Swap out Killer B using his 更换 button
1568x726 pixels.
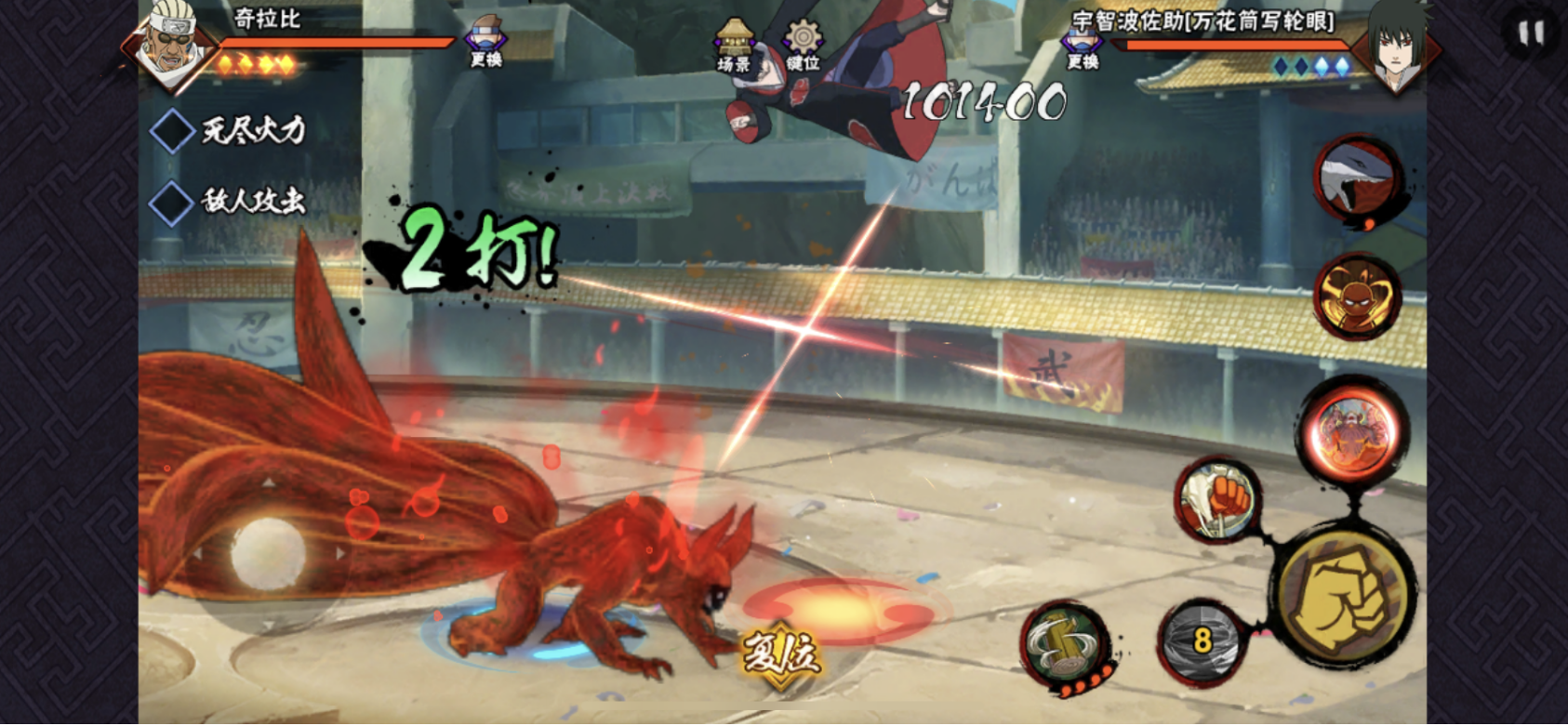click(x=485, y=42)
